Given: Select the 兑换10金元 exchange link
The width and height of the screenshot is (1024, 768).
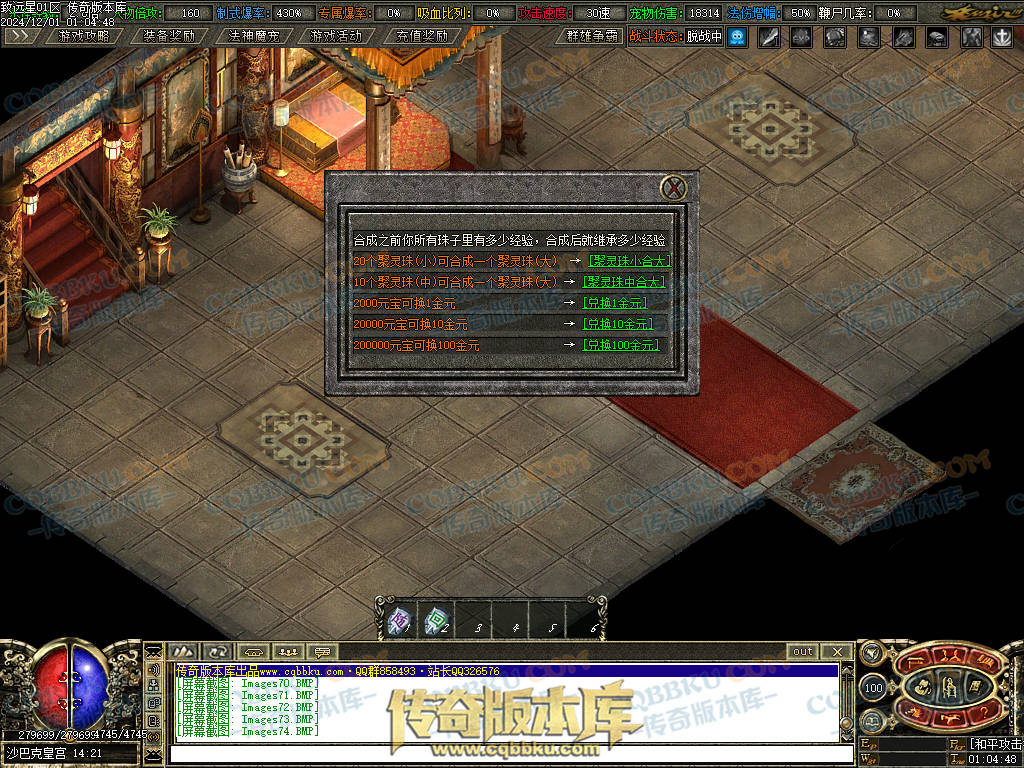Looking at the screenshot, I should point(617,324).
